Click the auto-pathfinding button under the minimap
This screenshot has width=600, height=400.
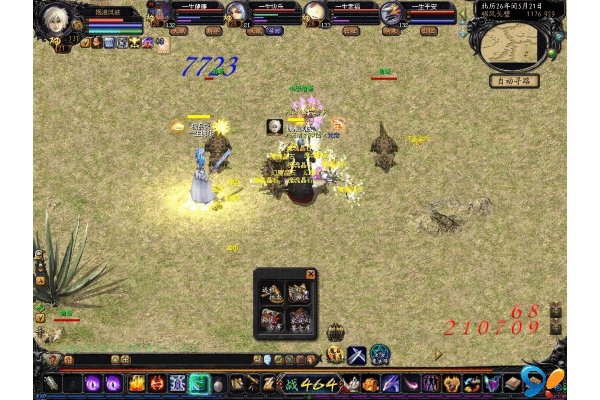514,81
